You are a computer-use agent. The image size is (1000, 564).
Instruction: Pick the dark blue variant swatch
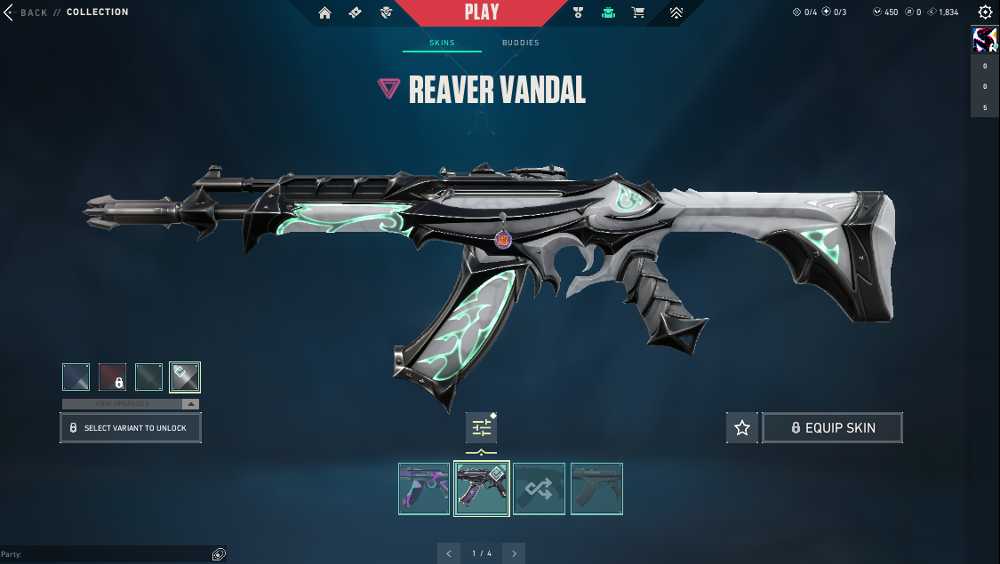(x=76, y=377)
